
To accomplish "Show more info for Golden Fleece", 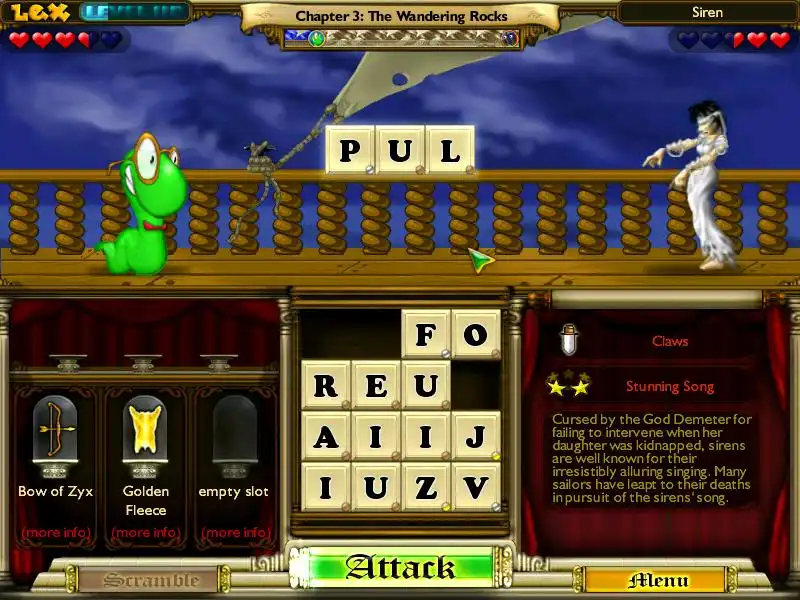I will click(x=145, y=532).
